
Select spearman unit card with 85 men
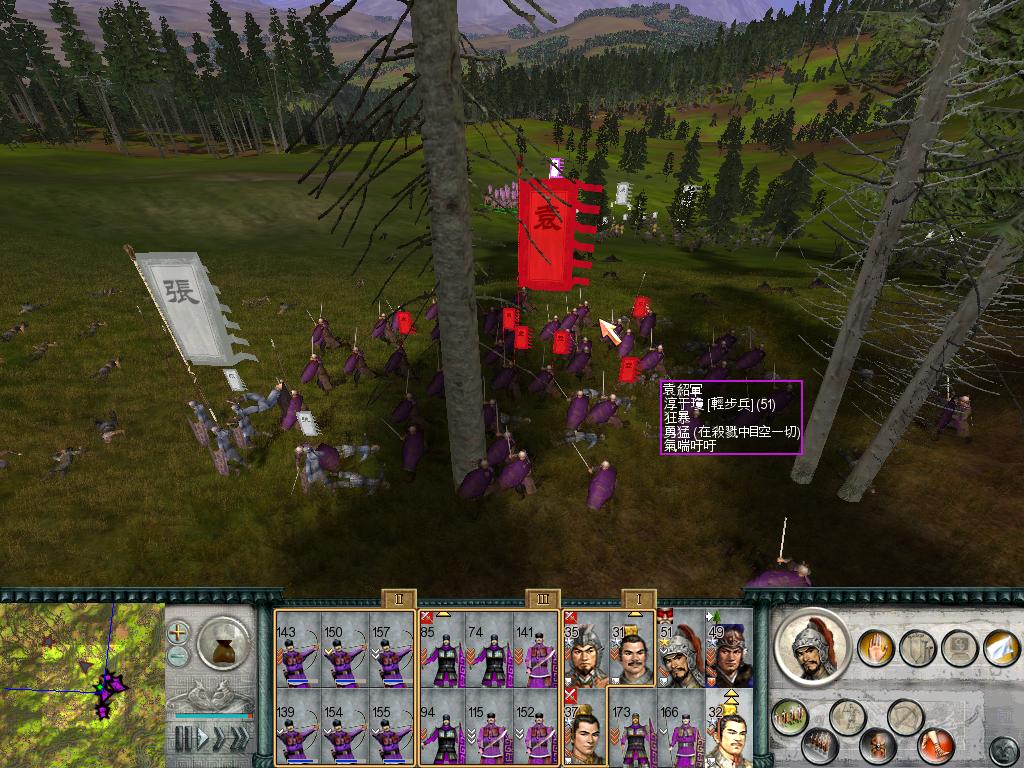(442, 649)
